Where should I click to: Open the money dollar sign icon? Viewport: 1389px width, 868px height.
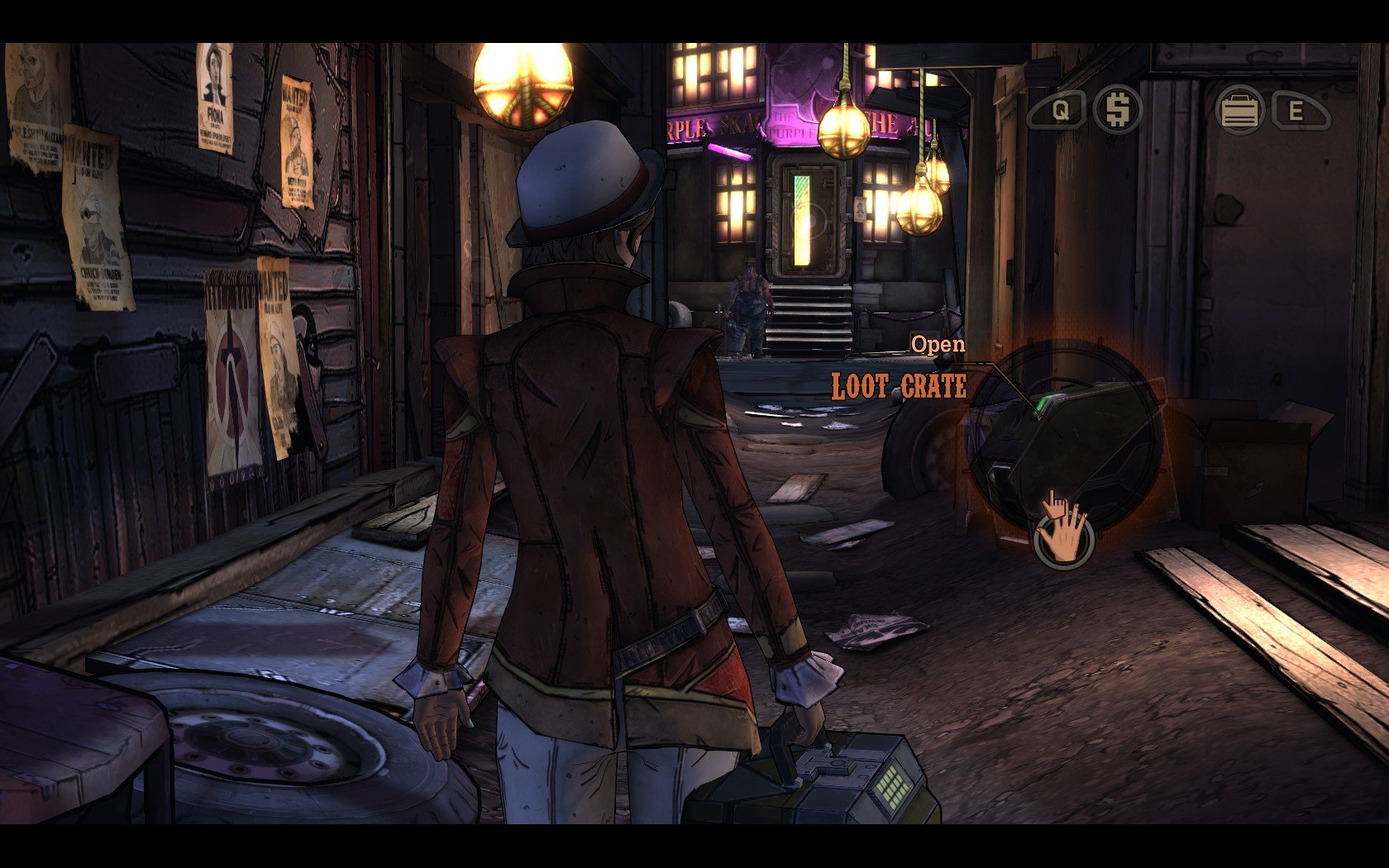coord(1117,110)
